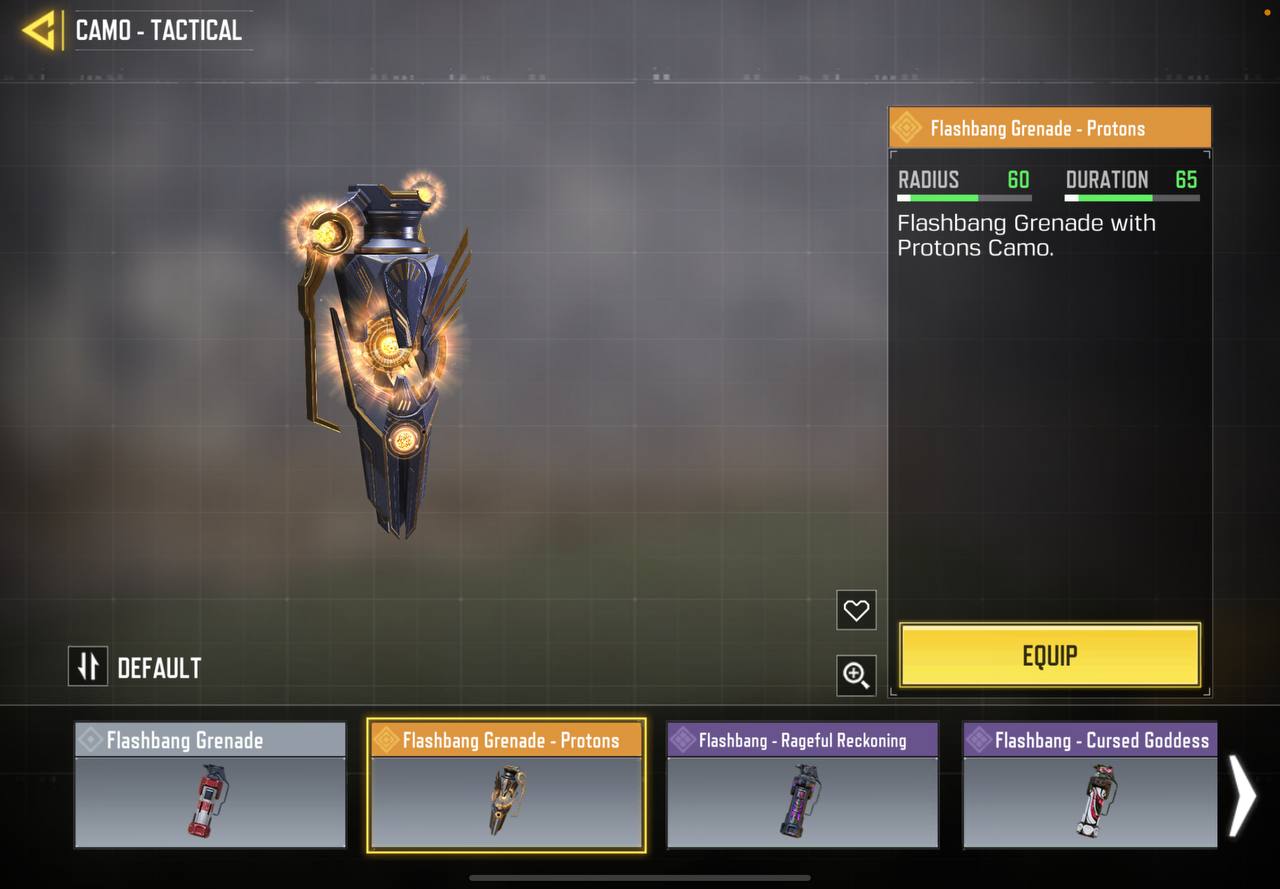This screenshot has height=889, width=1280.
Task: Go back using the yellow arrow
Action: pos(39,30)
